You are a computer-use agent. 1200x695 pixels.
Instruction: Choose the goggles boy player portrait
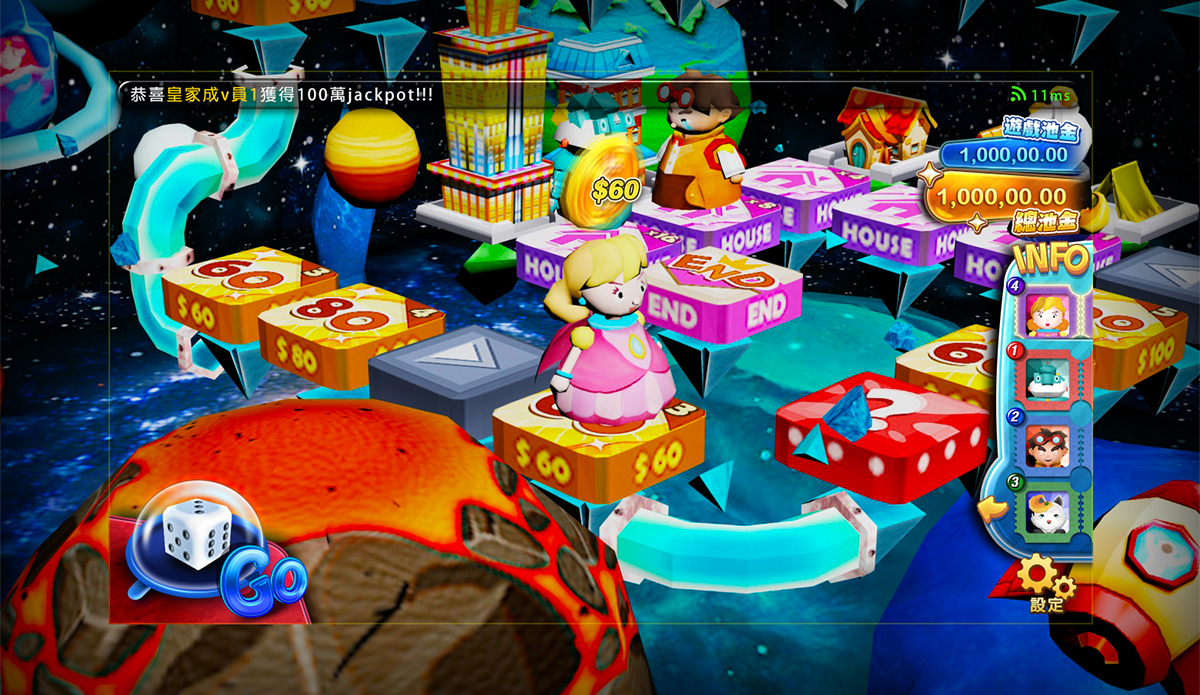[x=1050, y=445]
